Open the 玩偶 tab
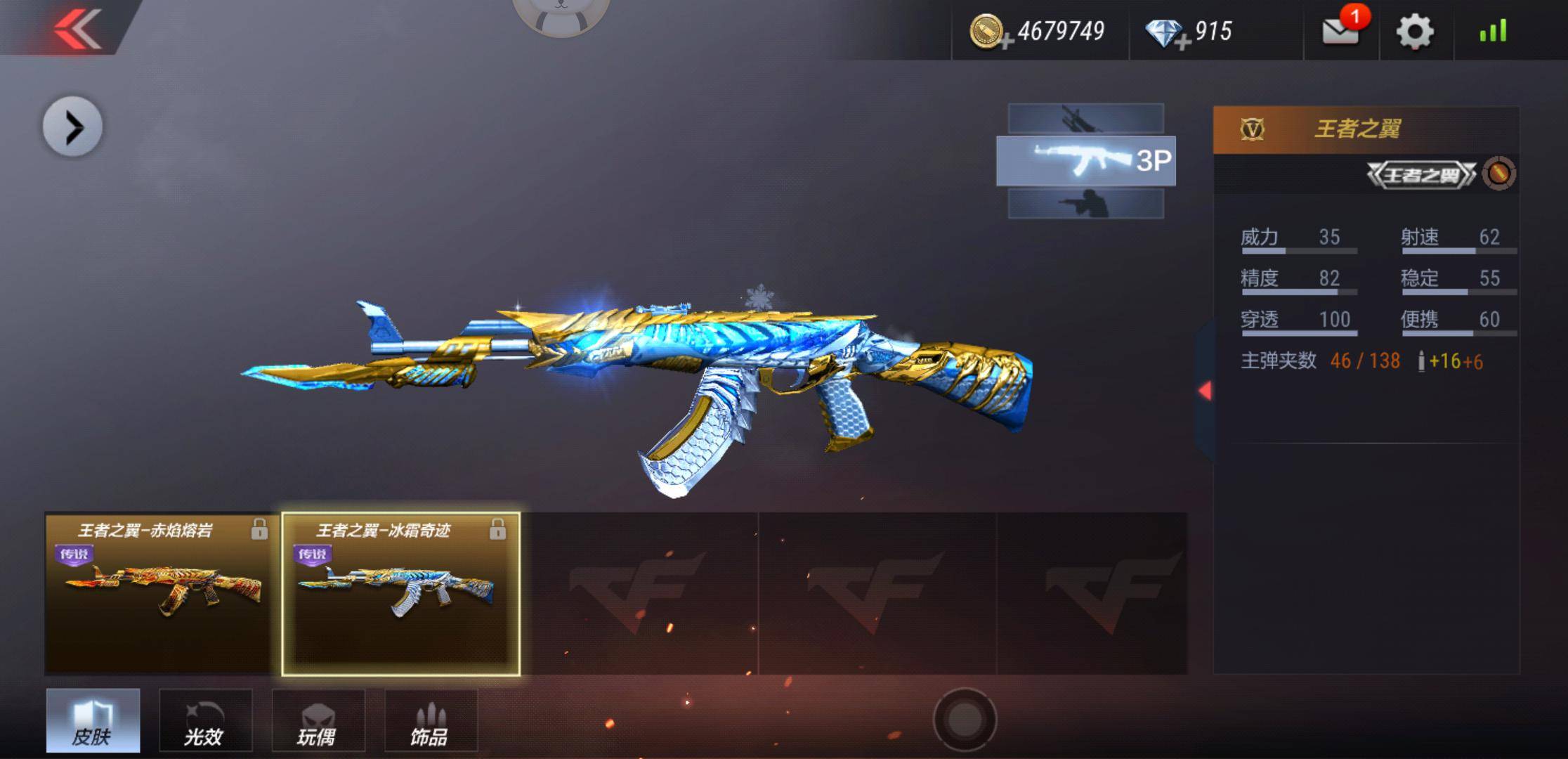 (318, 720)
